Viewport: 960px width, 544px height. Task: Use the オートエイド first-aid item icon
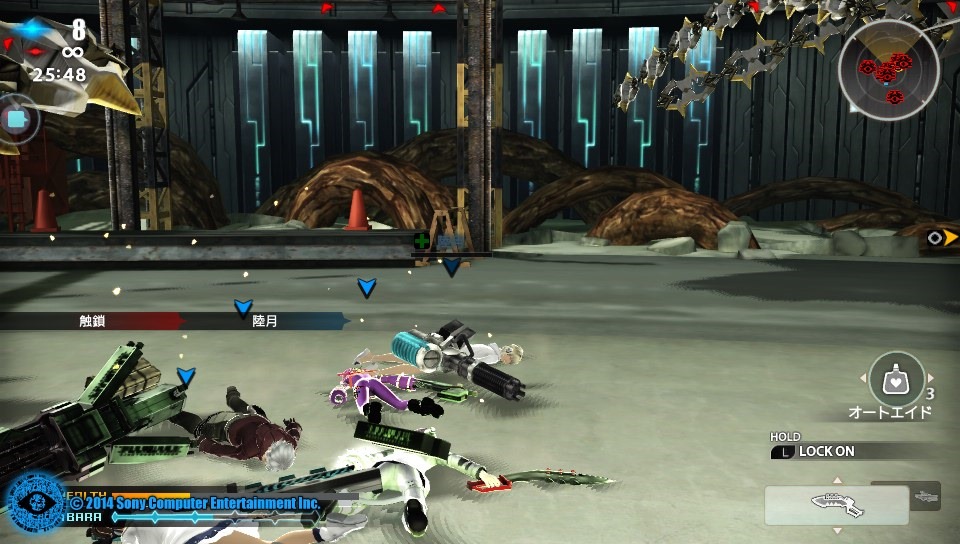(x=896, y=379)
